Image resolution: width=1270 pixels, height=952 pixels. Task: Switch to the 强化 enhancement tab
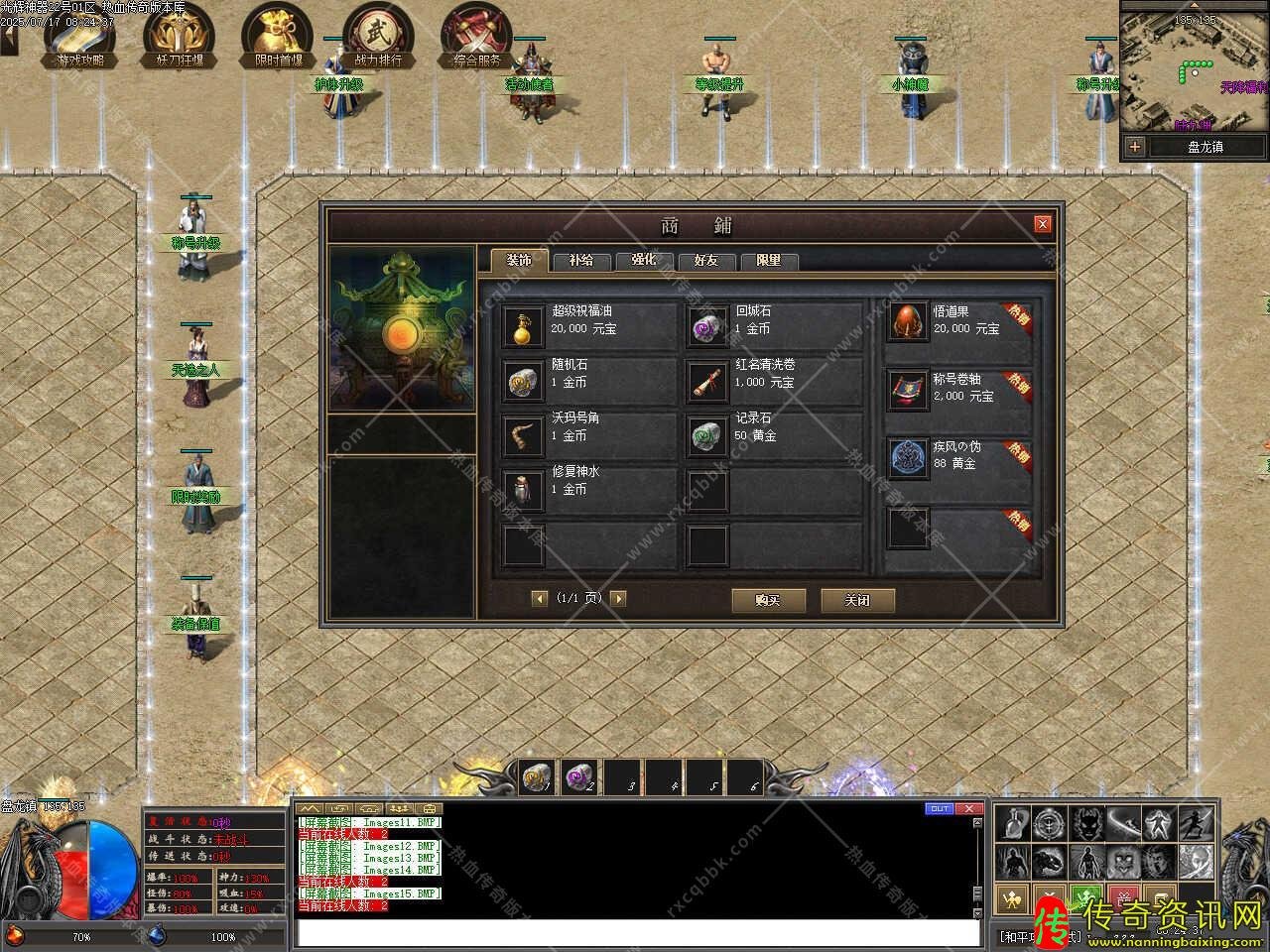(643, 261)
